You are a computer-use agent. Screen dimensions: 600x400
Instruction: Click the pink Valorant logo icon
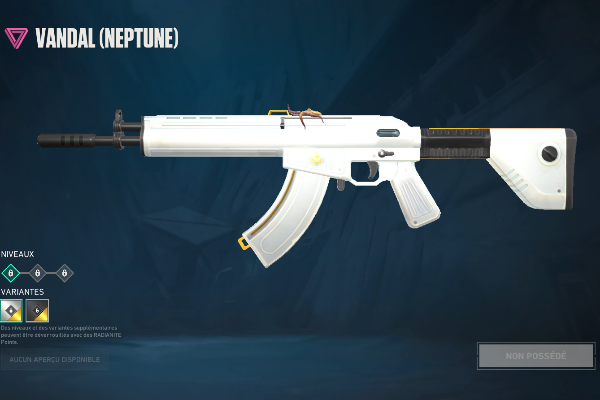[16, 38]
